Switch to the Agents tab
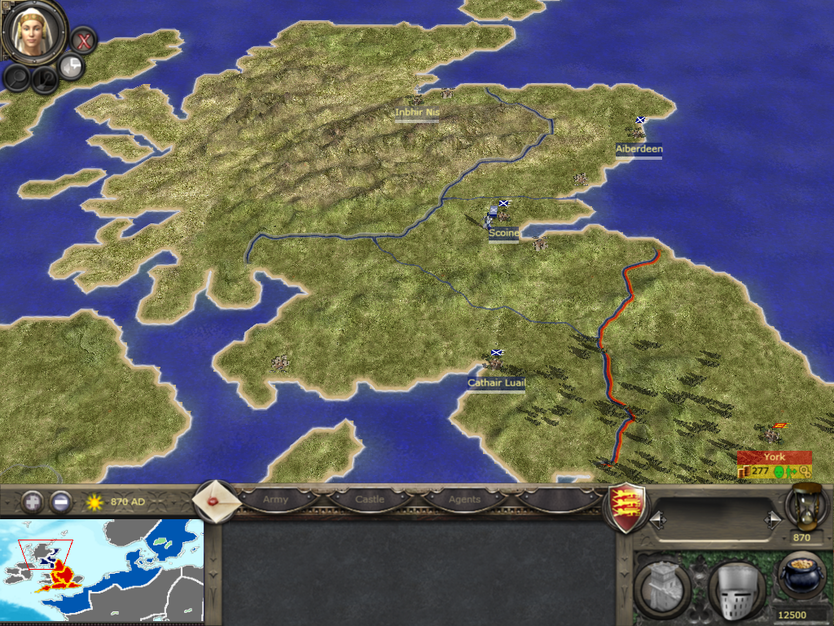The image size is (834, 626). point(463,499)
